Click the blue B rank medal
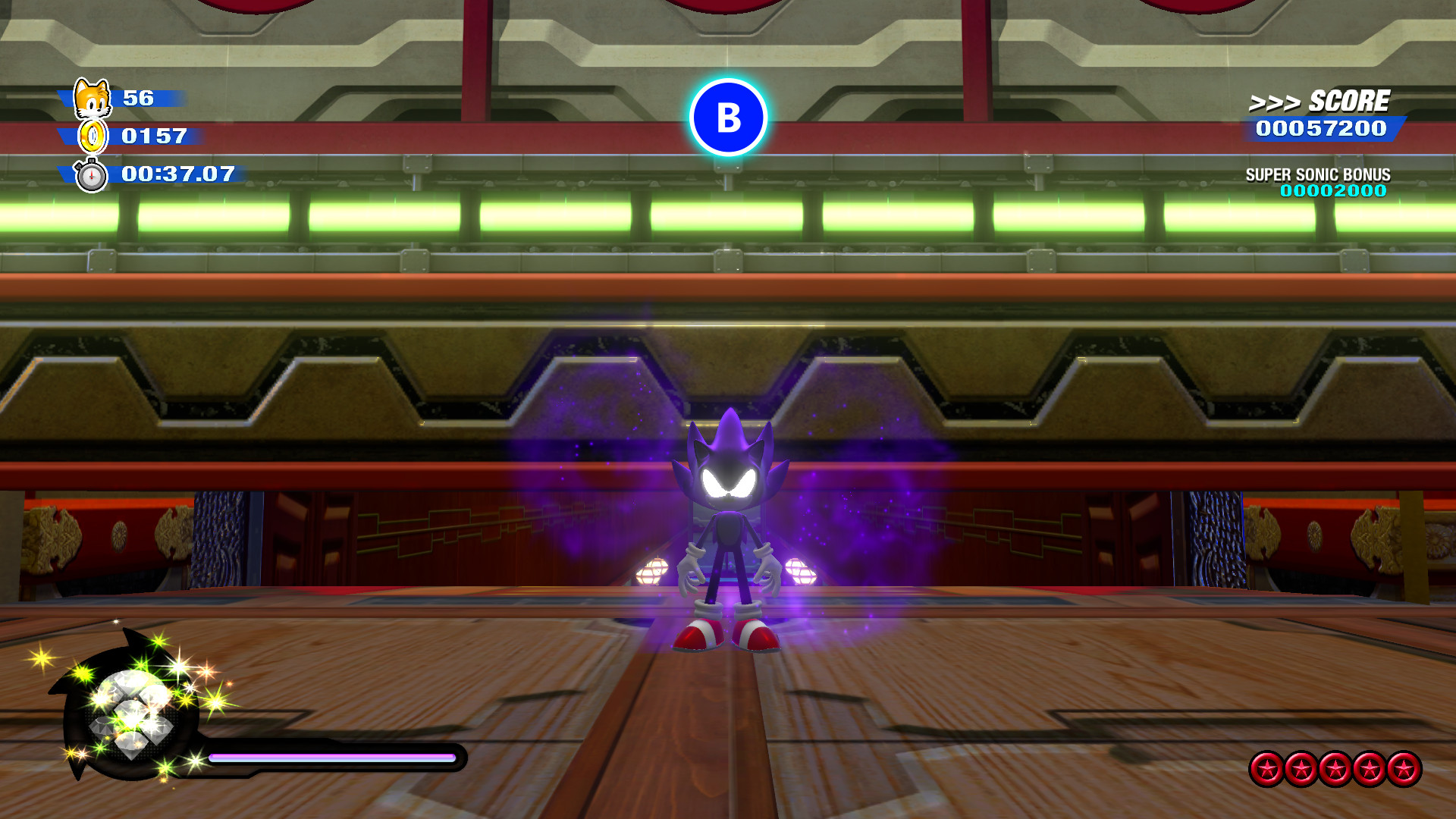The image size is (1456, 819). pos(728,118)
